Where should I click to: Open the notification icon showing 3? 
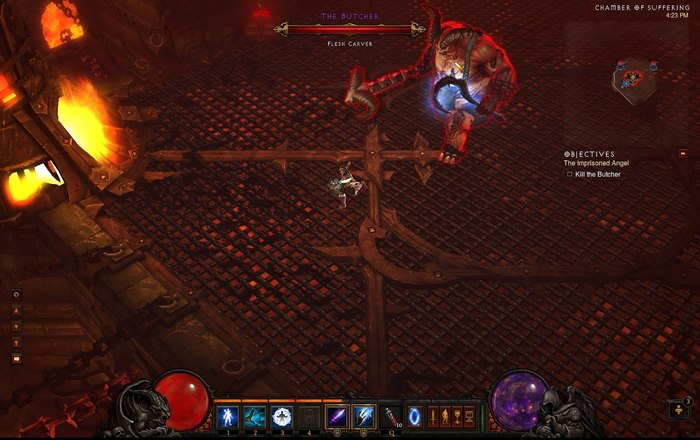(683, 410)
